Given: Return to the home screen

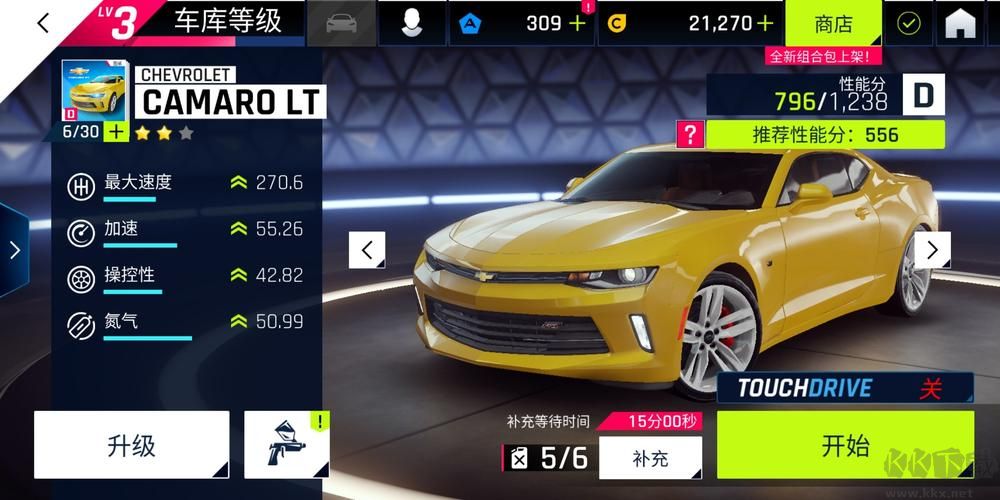Looking at the screenshot, I should [x=960, y=23].
